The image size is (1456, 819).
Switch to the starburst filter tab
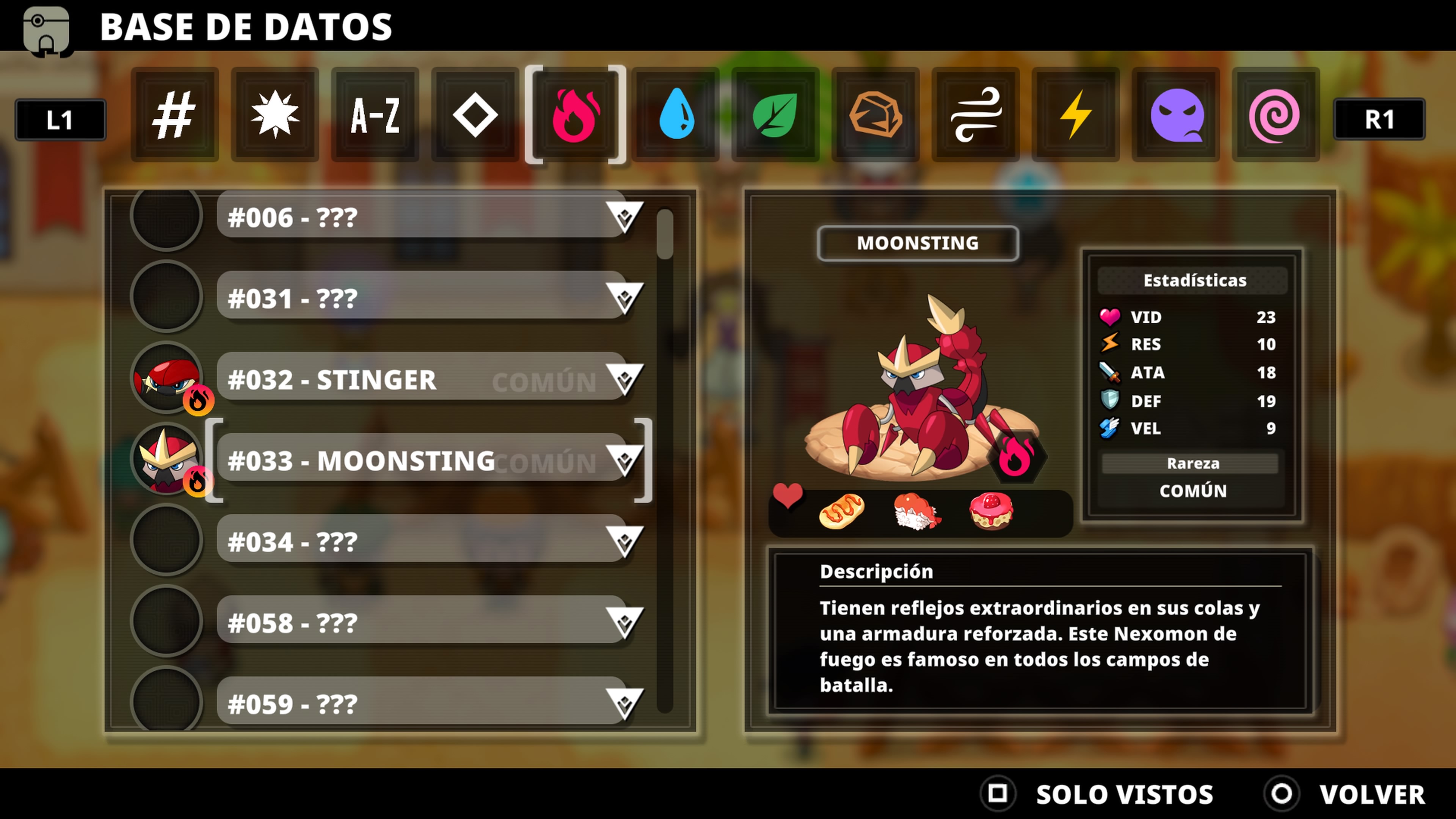[x=275, y=115]
